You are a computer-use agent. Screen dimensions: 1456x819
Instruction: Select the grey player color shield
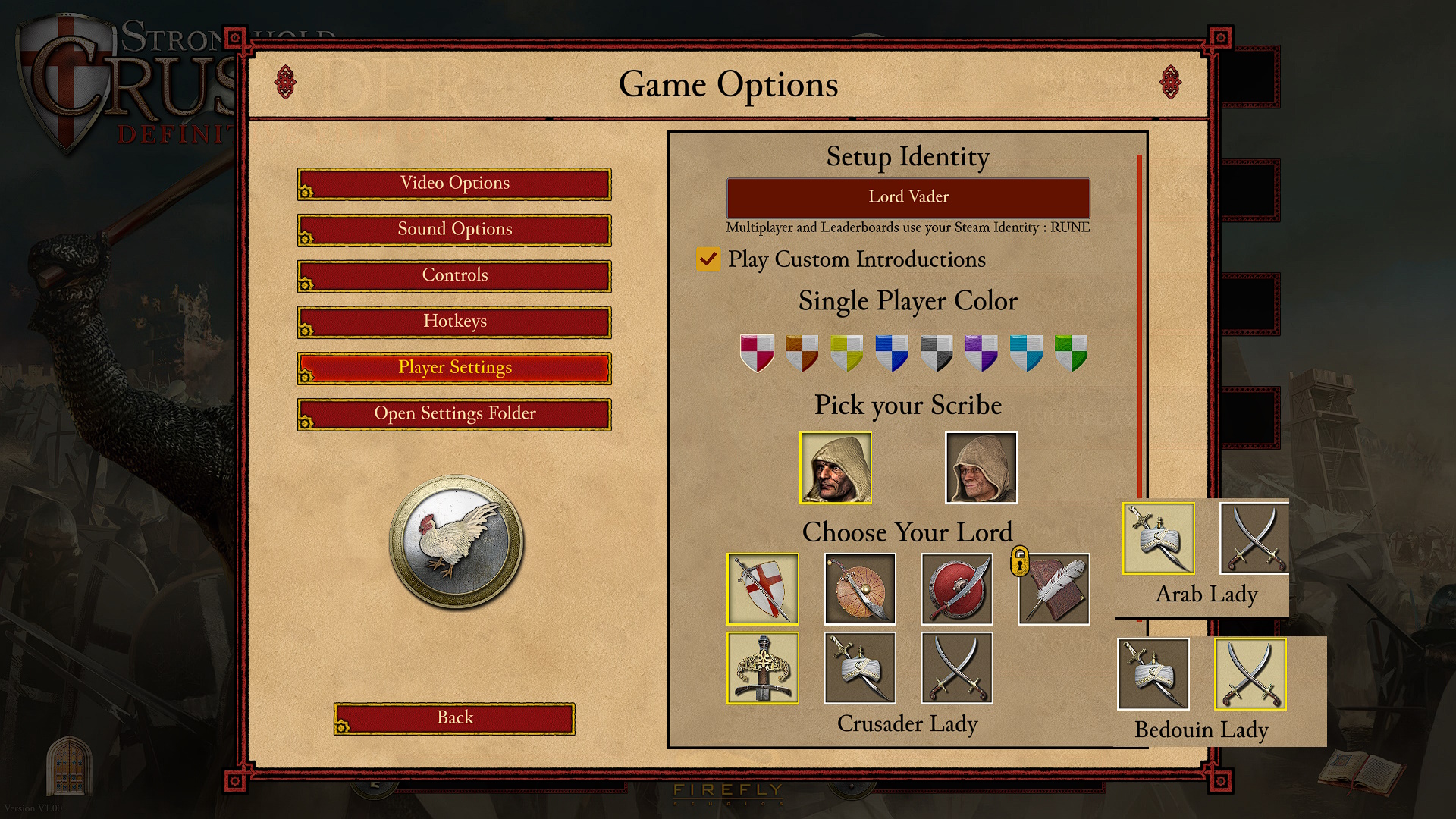tap(936, 353)
